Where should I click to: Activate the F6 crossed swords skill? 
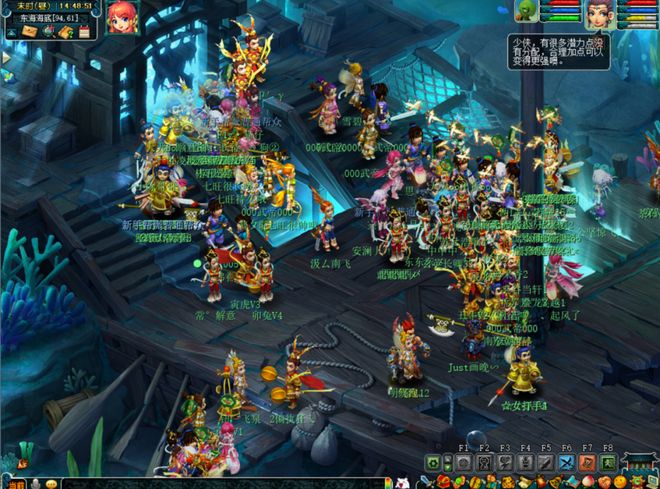[566, 463]
